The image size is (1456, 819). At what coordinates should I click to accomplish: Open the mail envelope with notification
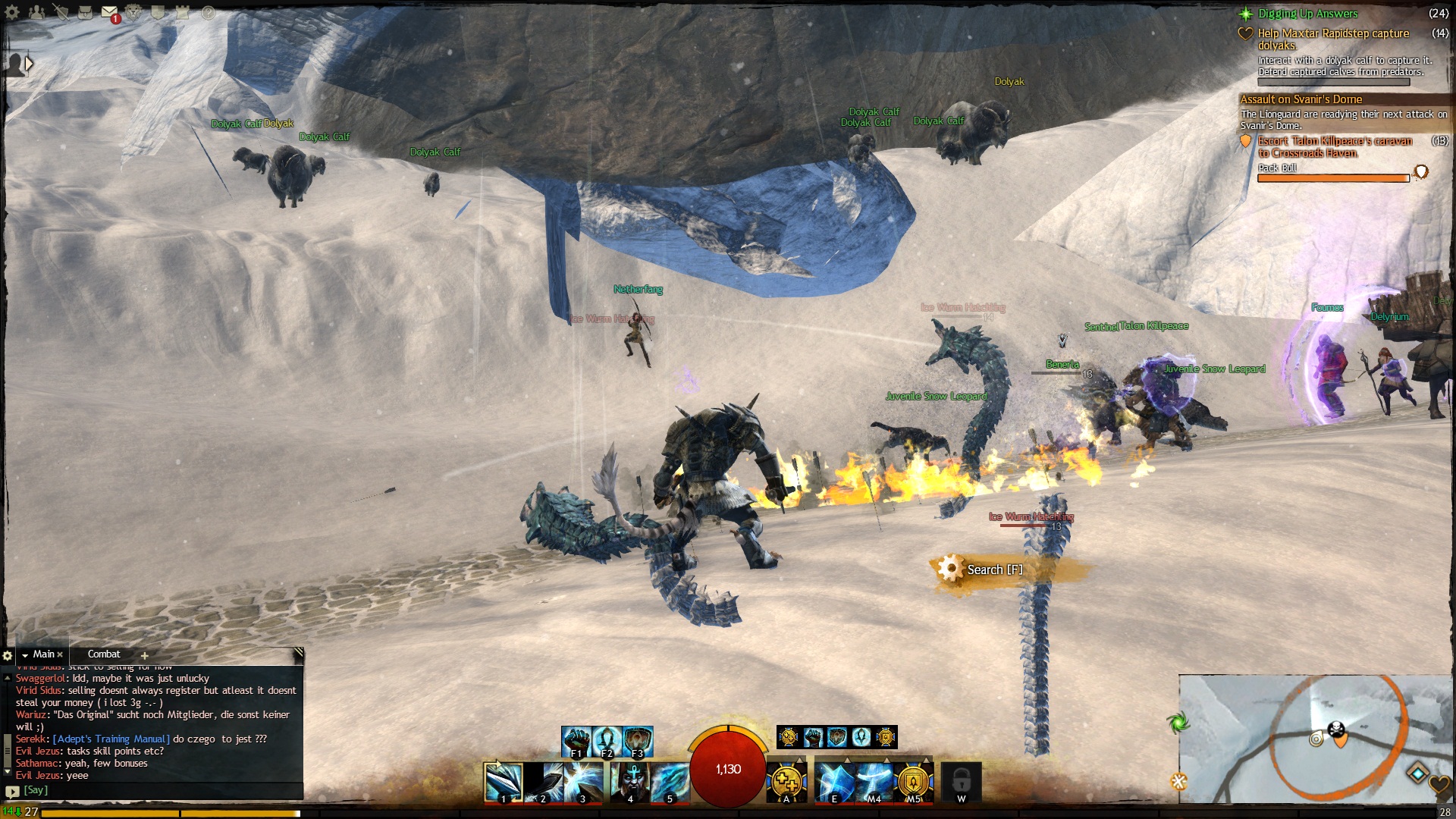[110, 12]
